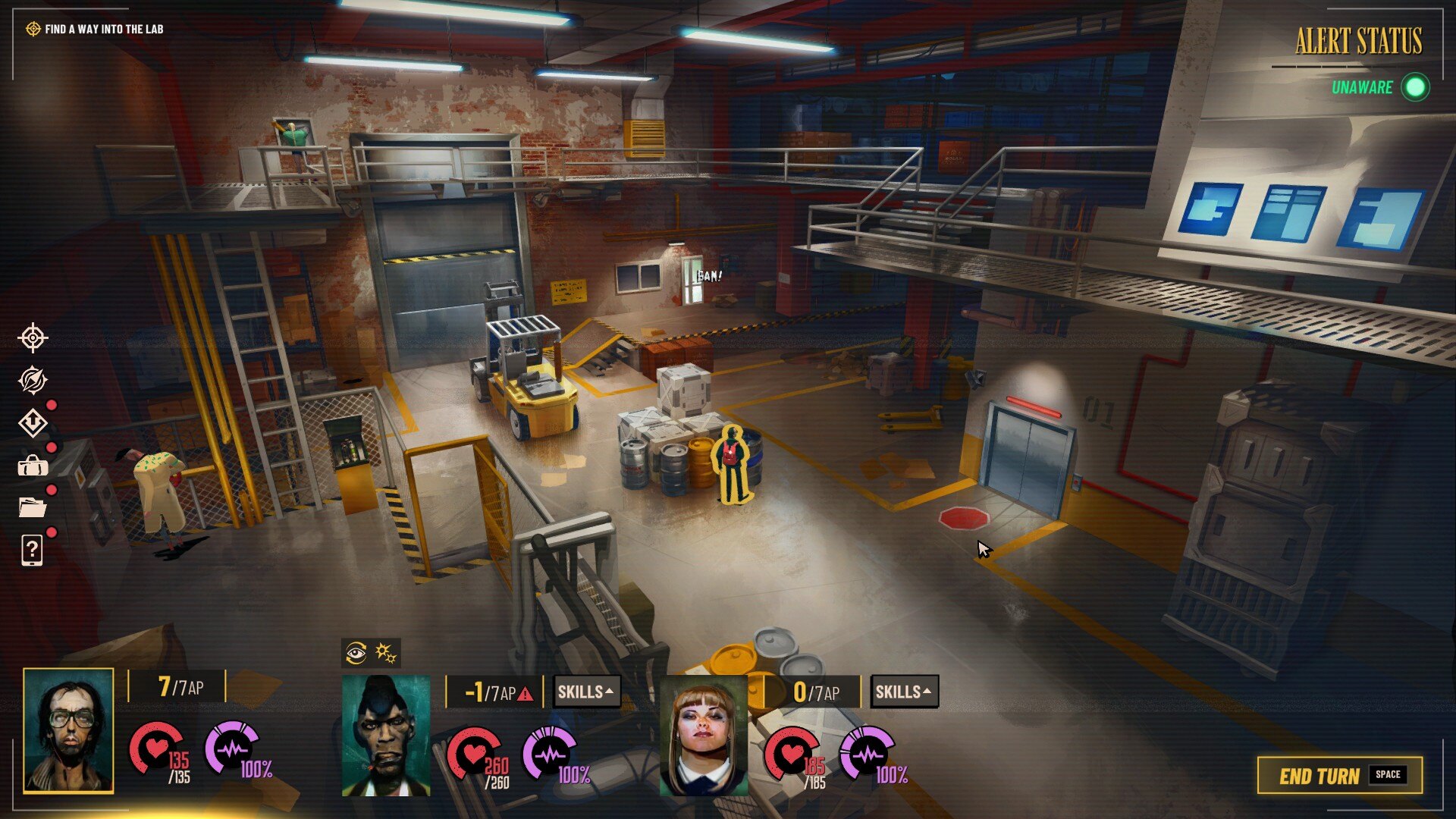Screen dimensions: 1456x819
Task: Open the phone help icon
Action: pos(33,550)
